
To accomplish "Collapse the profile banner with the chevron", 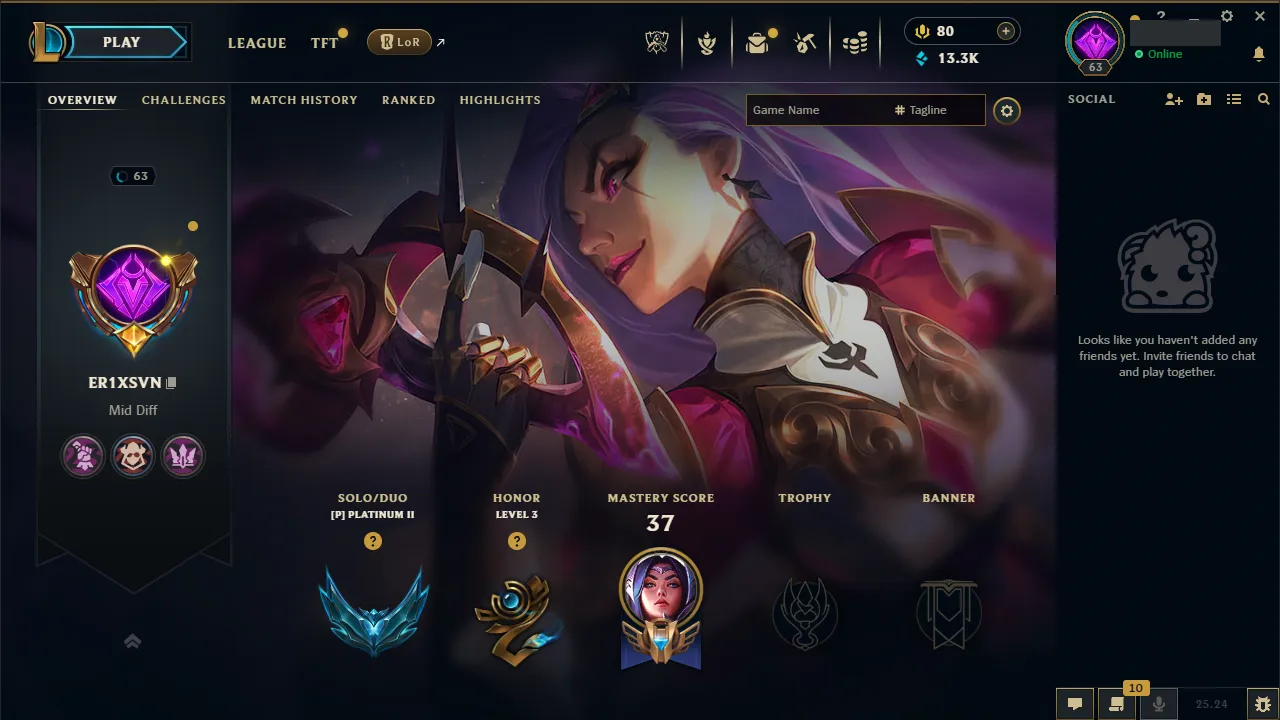I will click(x=132, y=641).
